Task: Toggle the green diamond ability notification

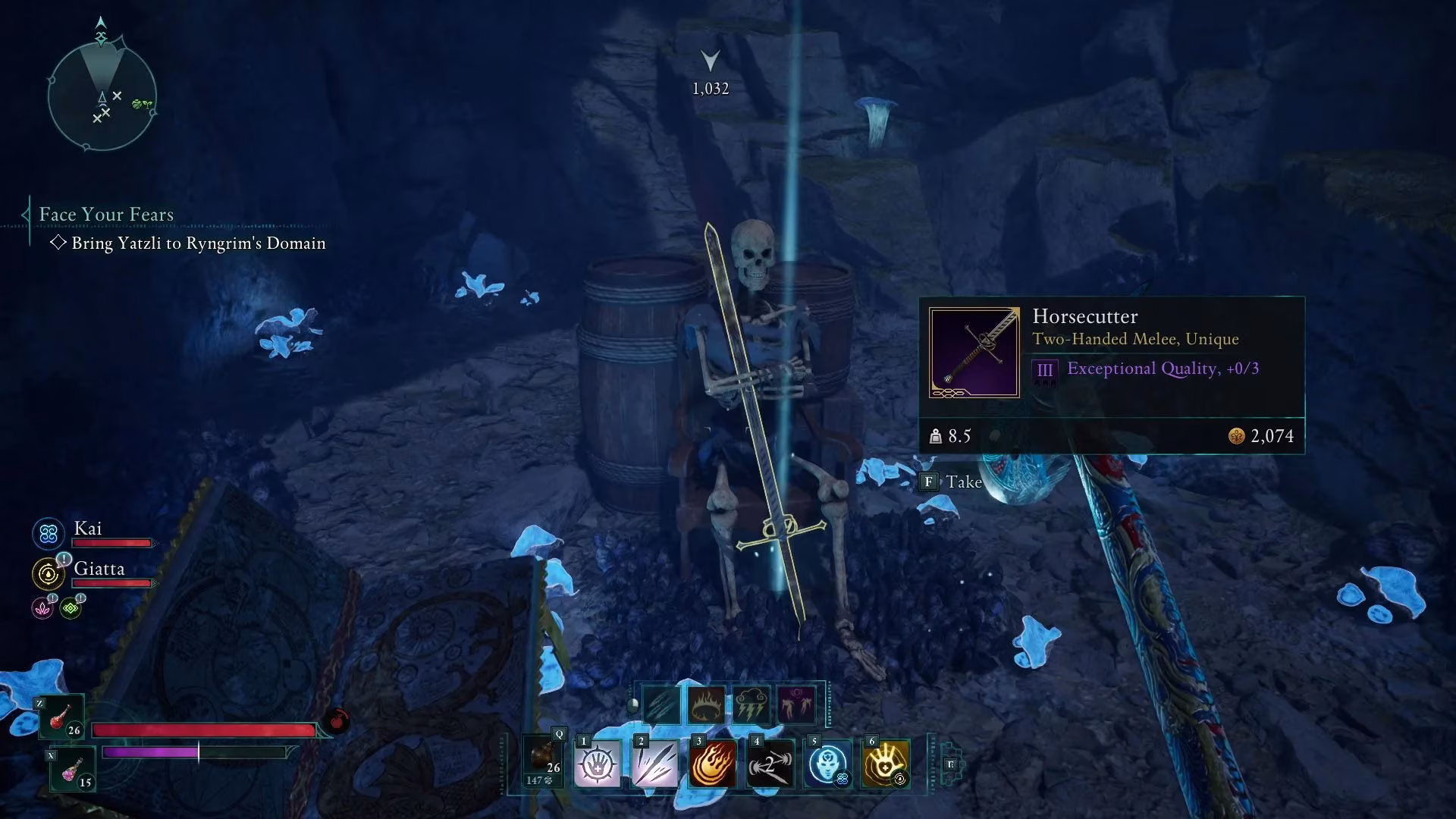Action: pyautogui.click(x=70, y=608)
